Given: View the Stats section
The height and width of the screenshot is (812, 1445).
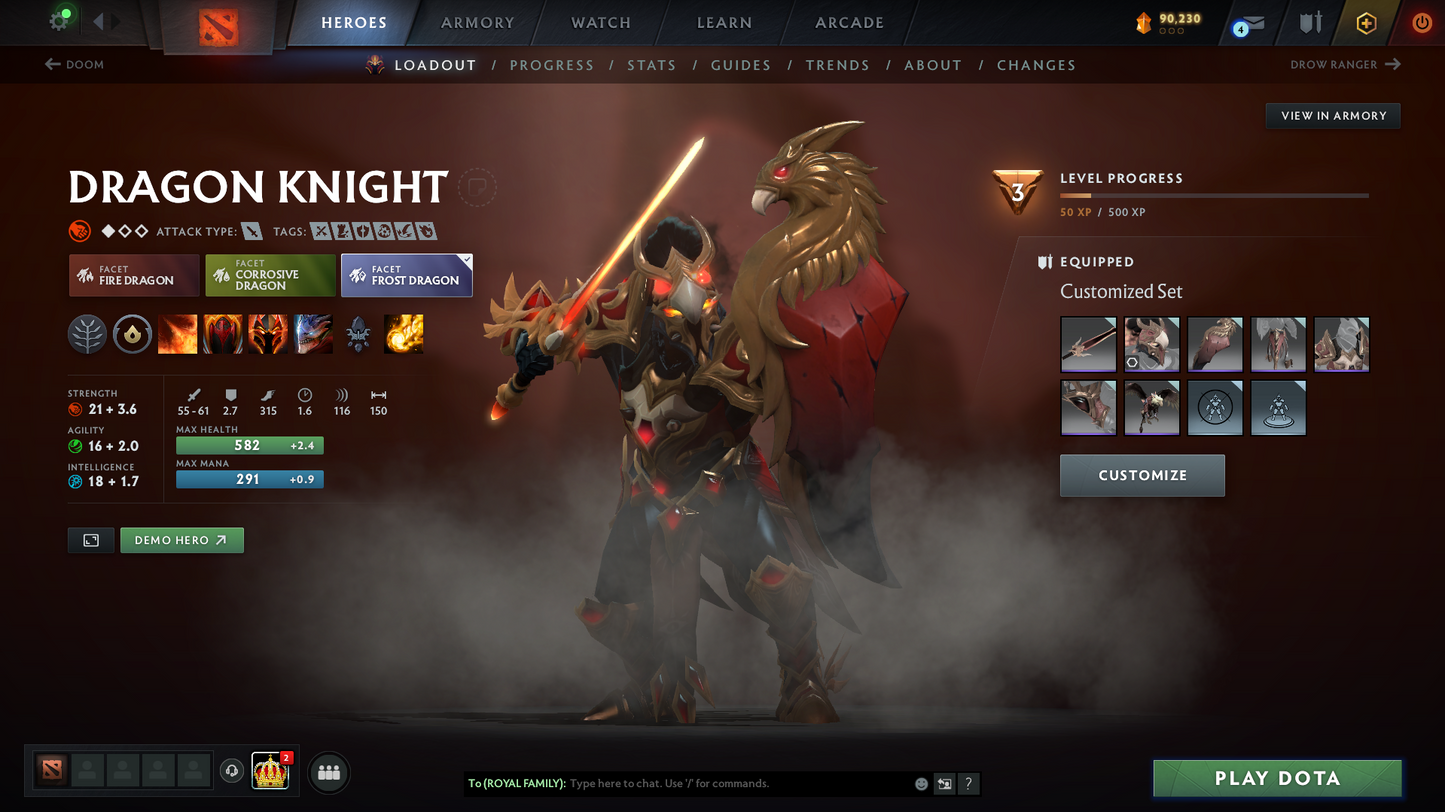Looking at the screenshot, I should pos(651,65).
